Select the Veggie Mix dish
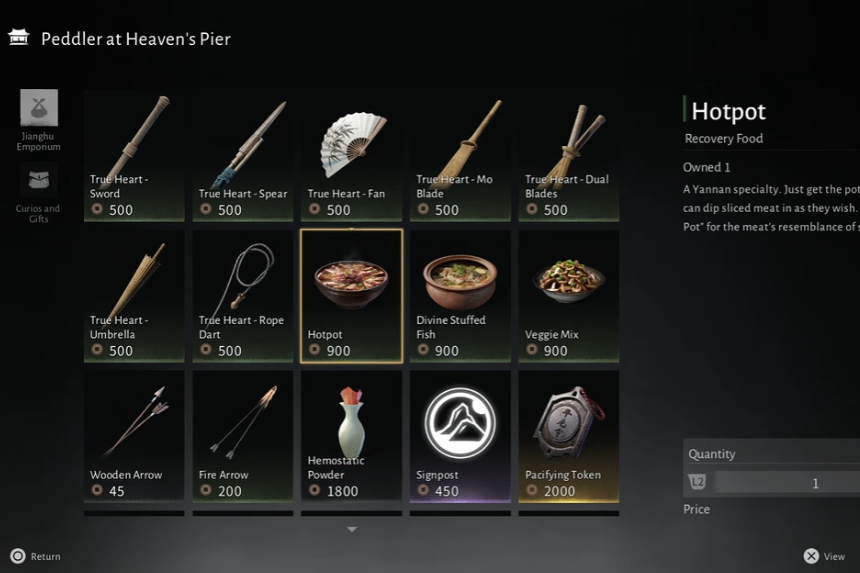860x573 pixels. pos(569,296)
